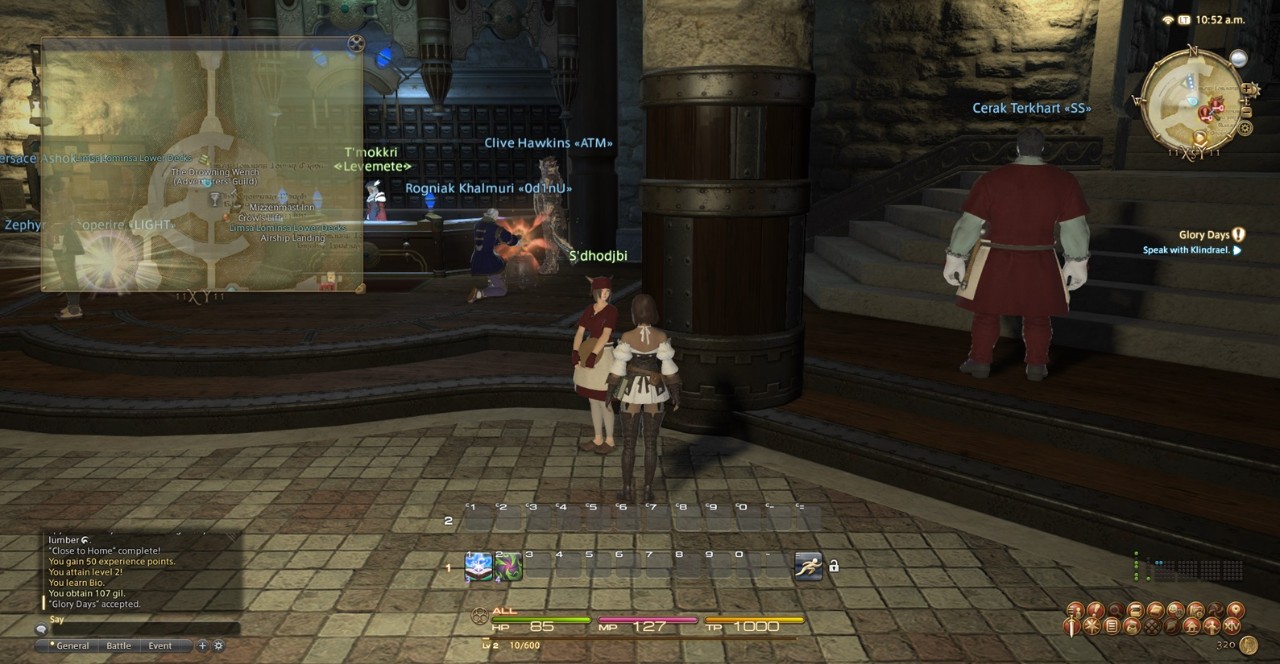Open the Map pin menu icon
The image size is (1280, 664).
pyautogui.click(x=1235, y=609)
